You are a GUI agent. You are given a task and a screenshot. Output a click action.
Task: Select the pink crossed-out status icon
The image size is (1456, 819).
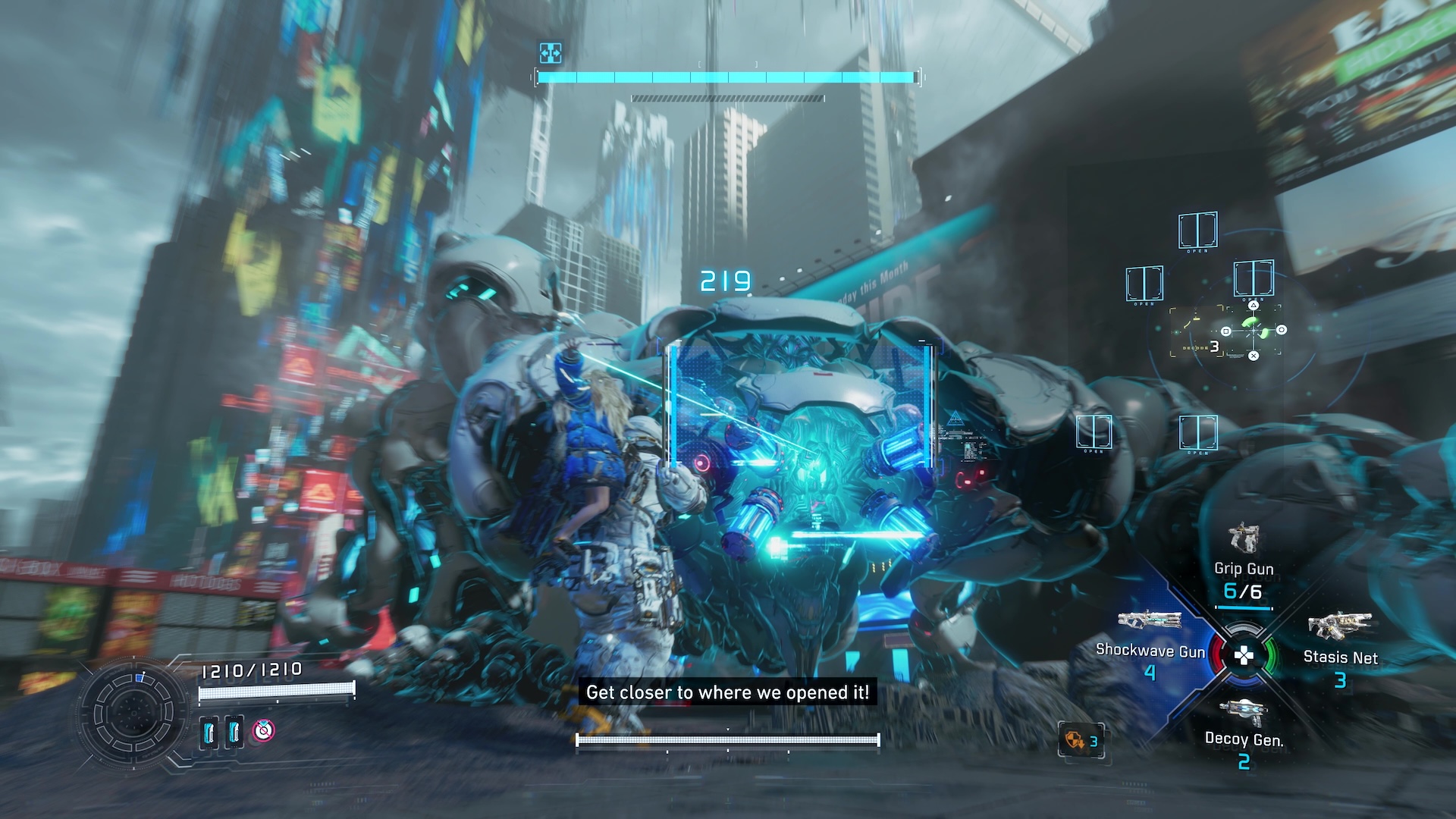(263, 730)
